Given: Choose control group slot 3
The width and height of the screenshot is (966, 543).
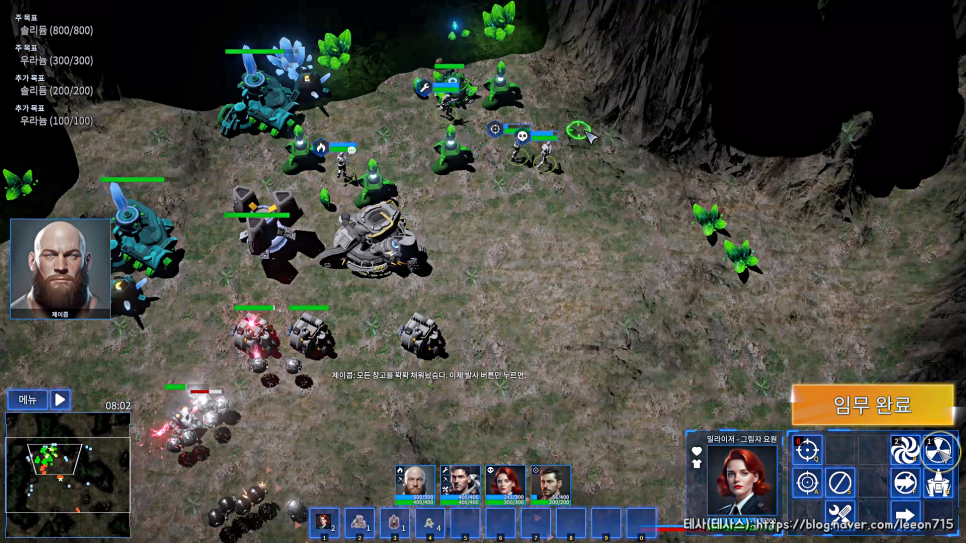Looking at the screenshot, I should point(394,522).
